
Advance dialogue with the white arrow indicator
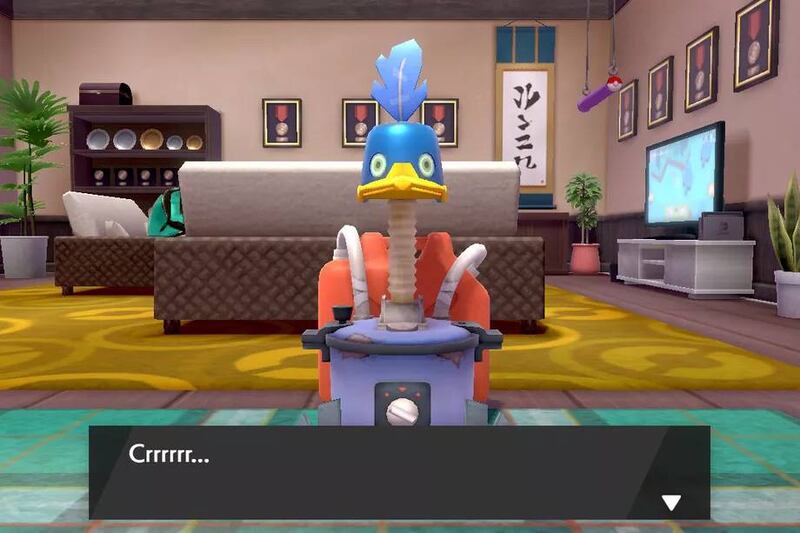click(x=671, y=503)
